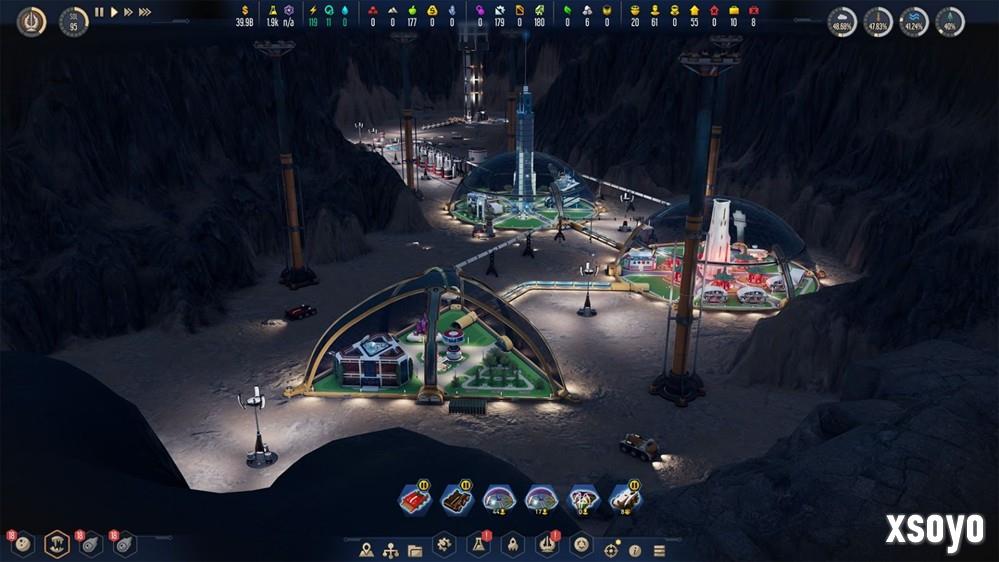Open the hierarchy tree panel
Screen dimensions: 999x562
(391, 549)
